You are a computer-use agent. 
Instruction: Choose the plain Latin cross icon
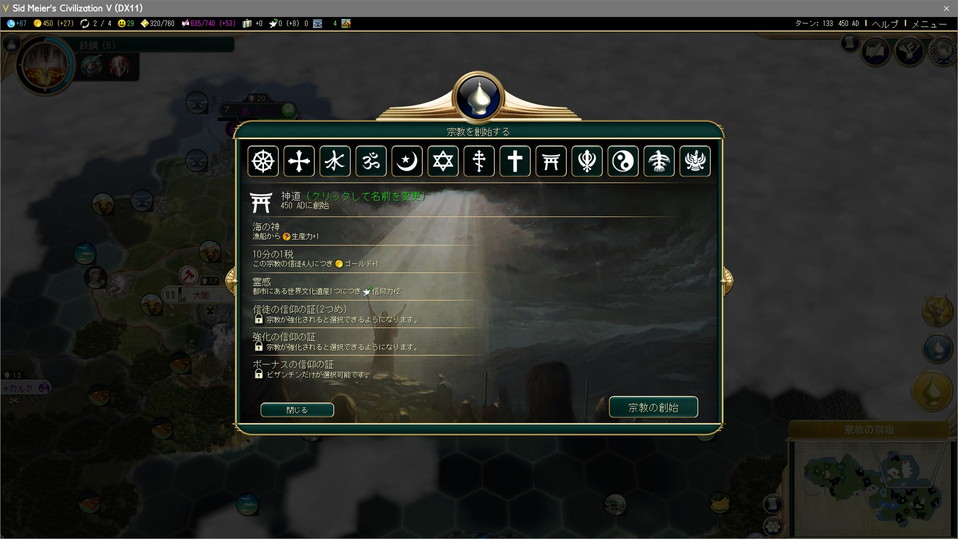(x=515, y=161)
